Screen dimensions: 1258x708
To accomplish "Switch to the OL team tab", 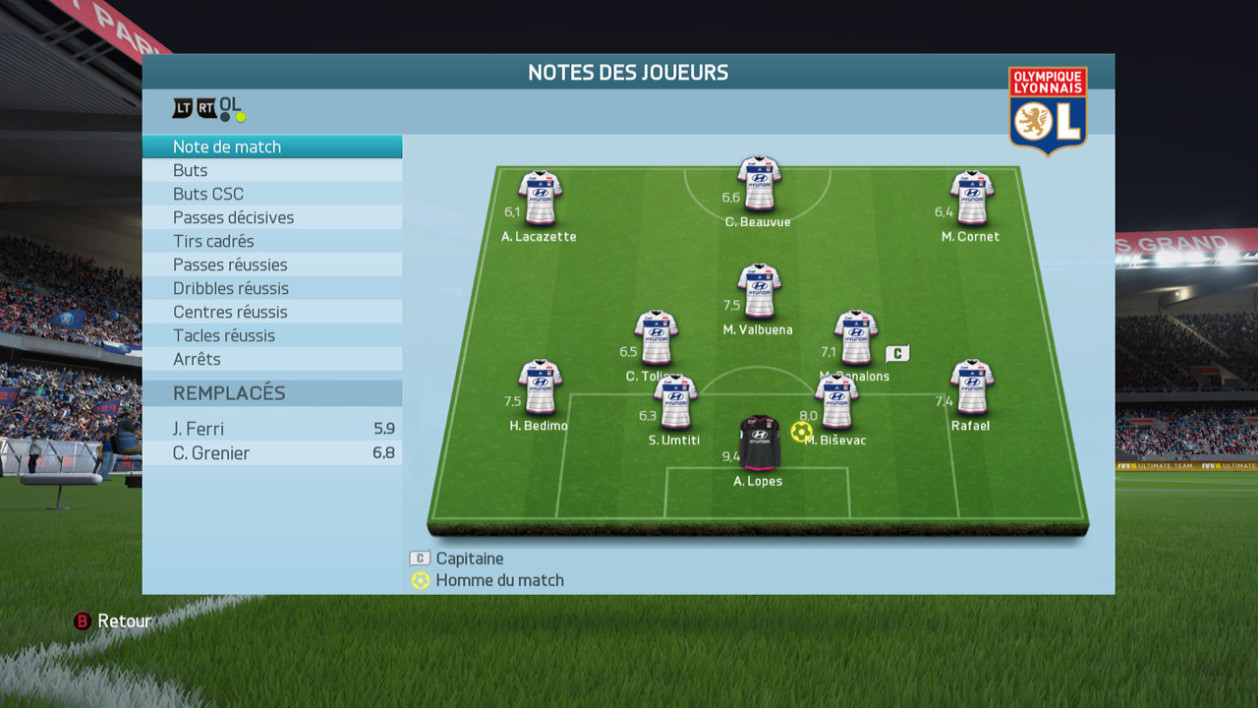I will (x=231, y=106).
